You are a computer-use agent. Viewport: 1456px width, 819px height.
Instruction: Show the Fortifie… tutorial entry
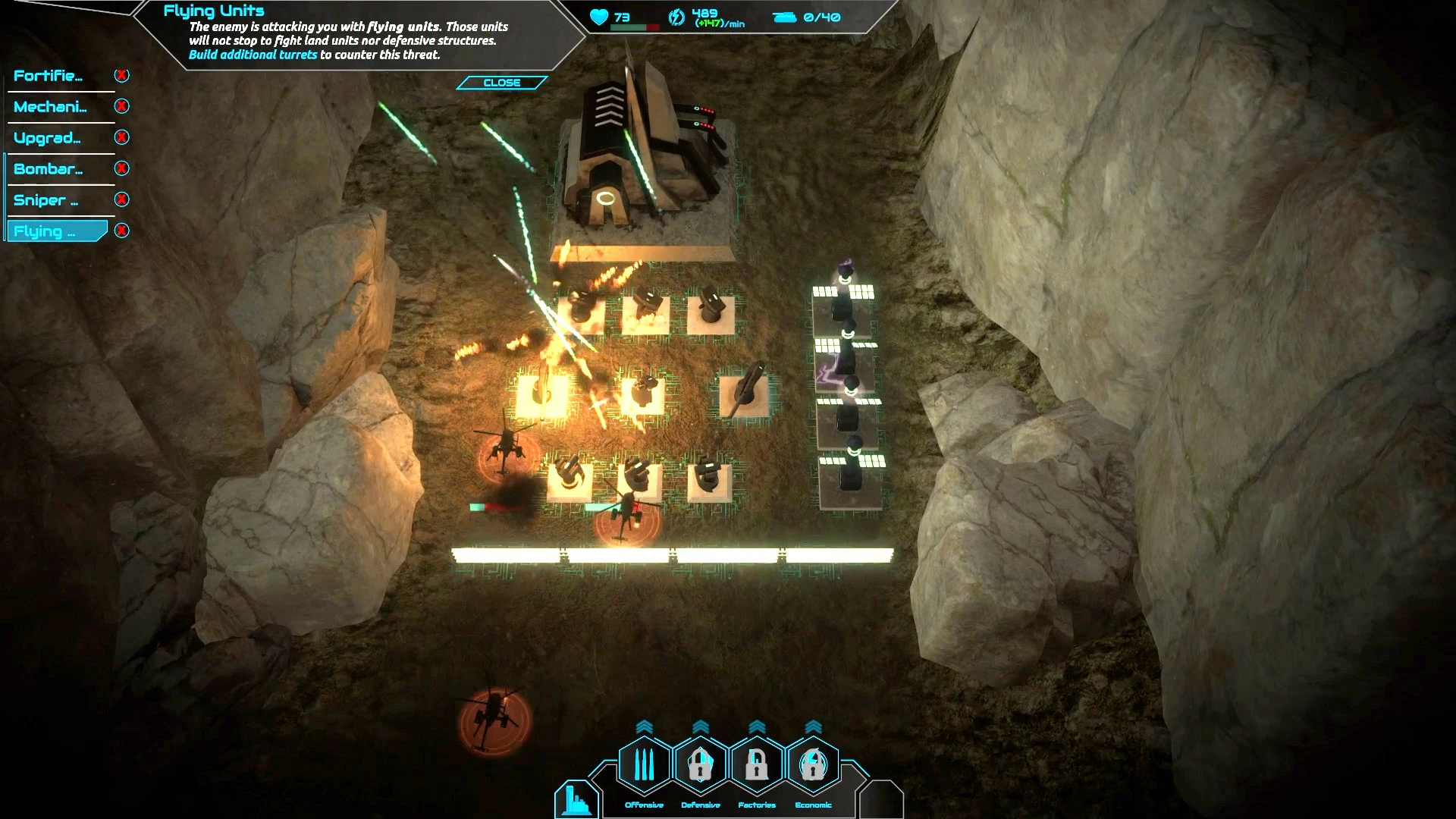[x=49, y=76]
